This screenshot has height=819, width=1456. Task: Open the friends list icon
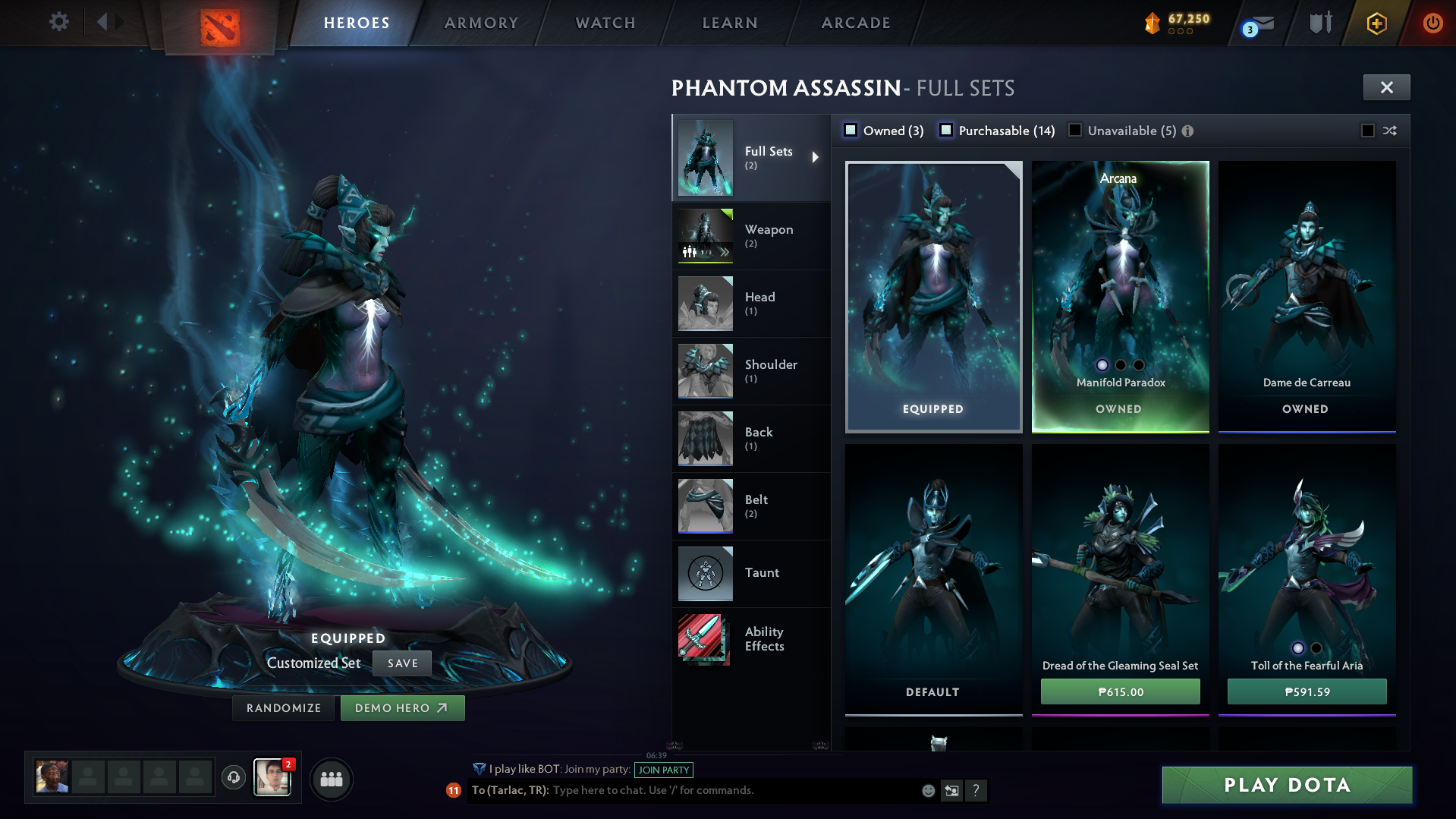tap(330, 778)
